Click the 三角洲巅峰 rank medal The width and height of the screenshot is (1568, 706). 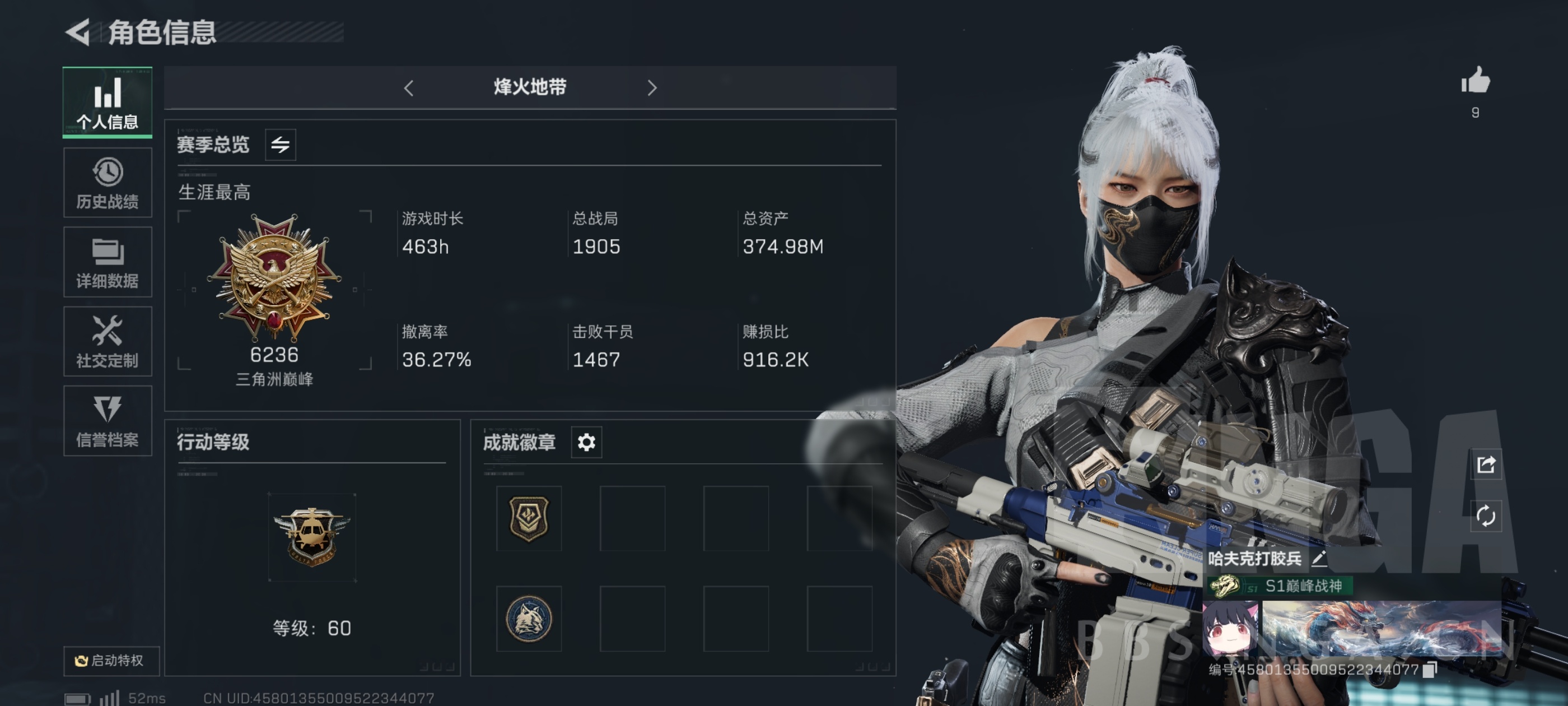tap(274, 277)
